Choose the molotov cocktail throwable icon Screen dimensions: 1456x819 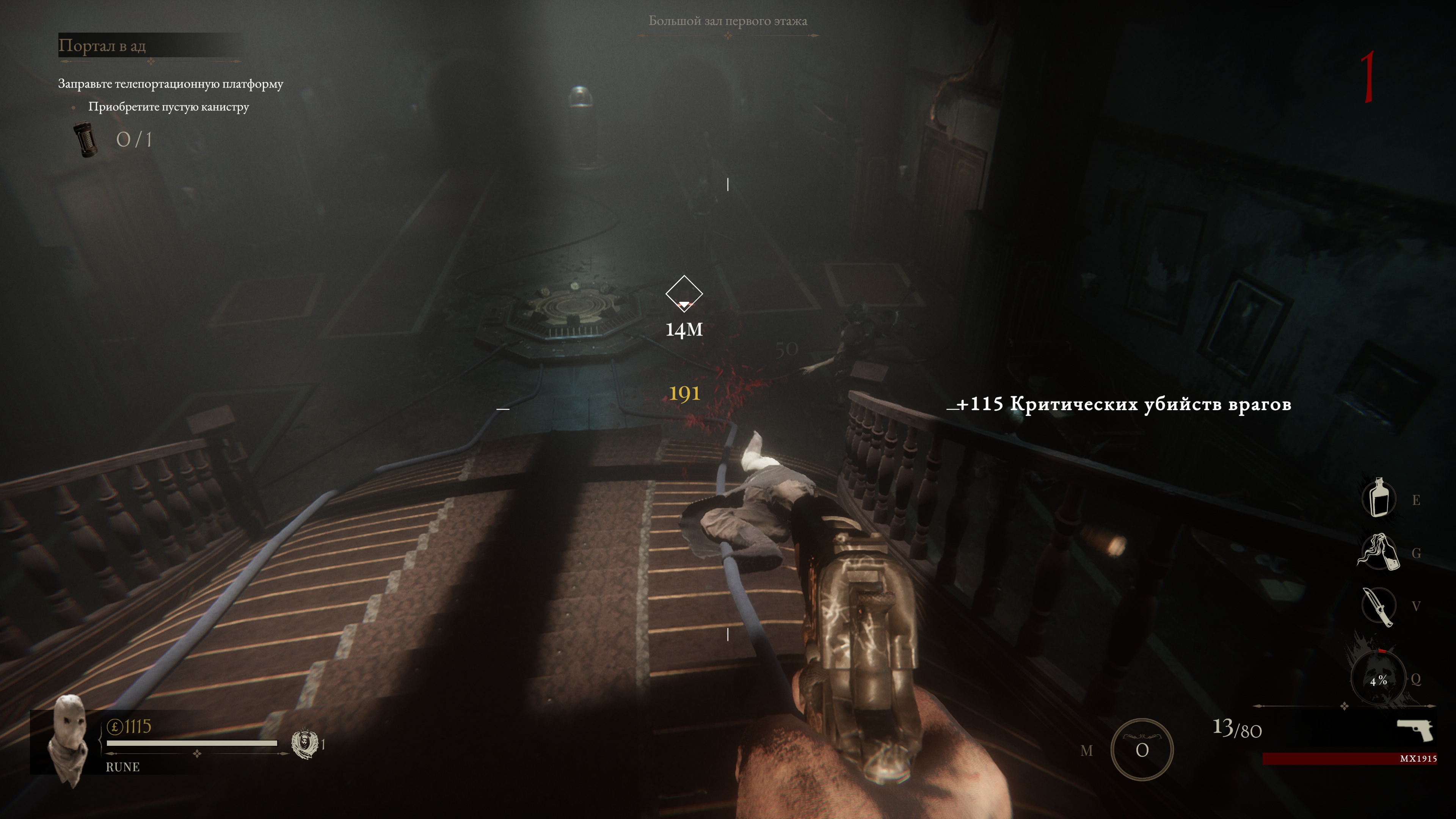[1378, 552]
